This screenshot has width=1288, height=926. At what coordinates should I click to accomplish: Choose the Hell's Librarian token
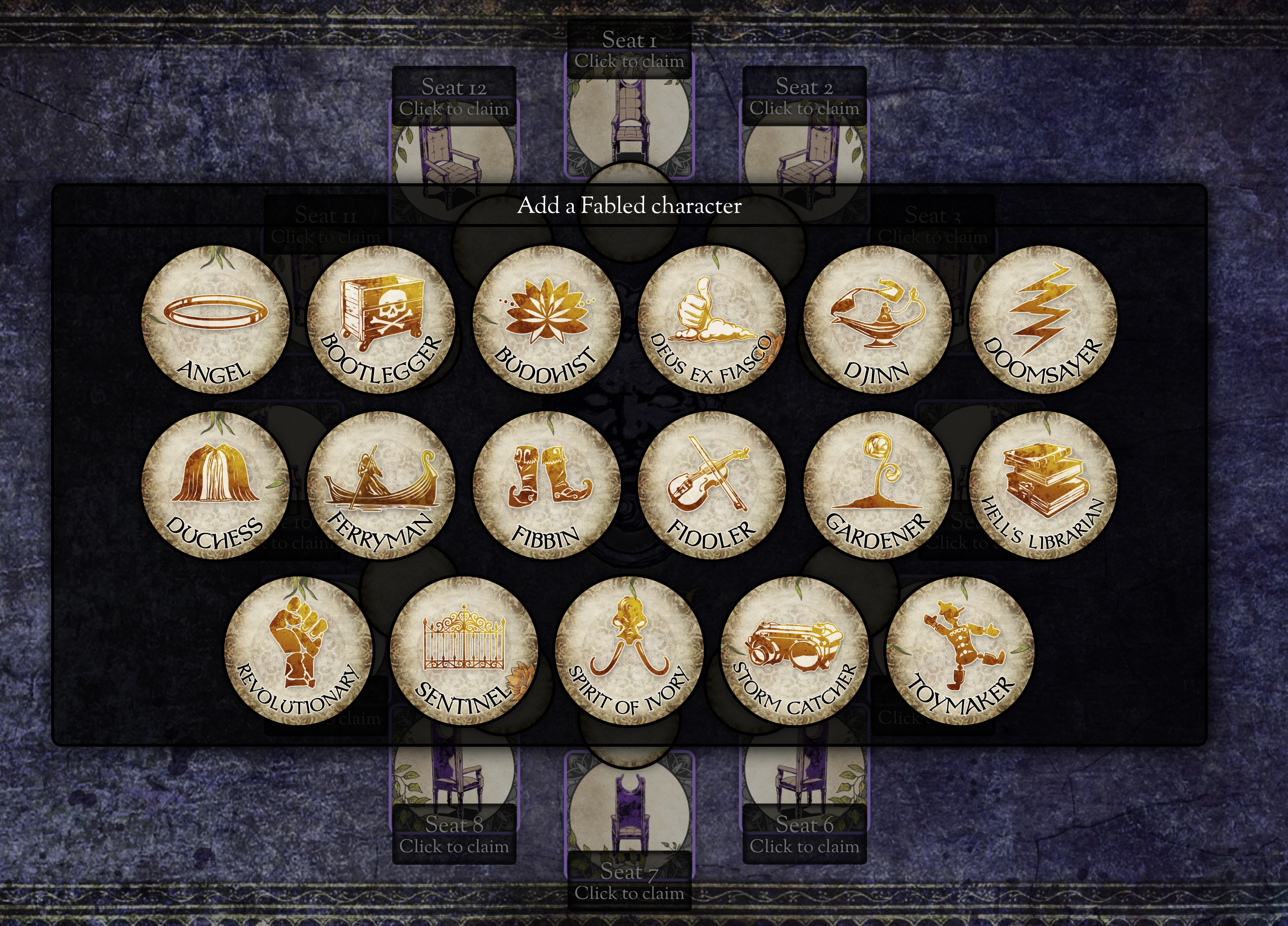(1043, 485)
